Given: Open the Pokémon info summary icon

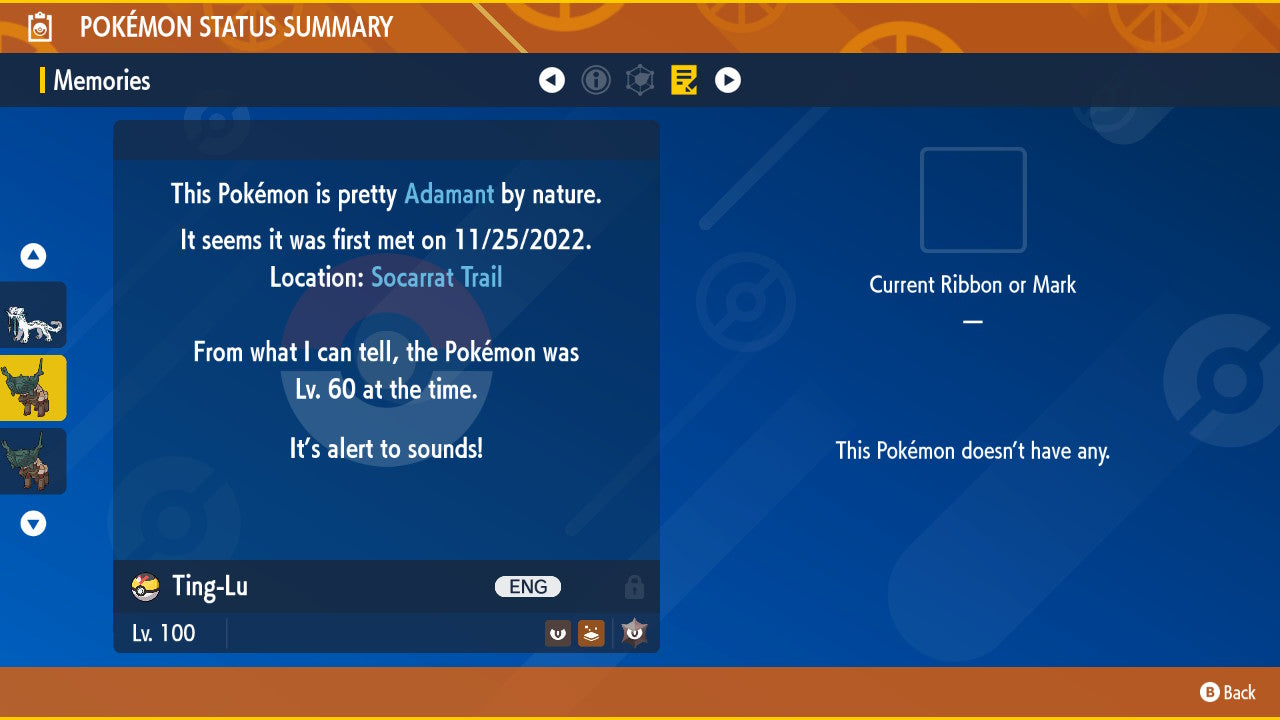Looking at the screenshot, I should pyautogui.click(x=596, y=80).
